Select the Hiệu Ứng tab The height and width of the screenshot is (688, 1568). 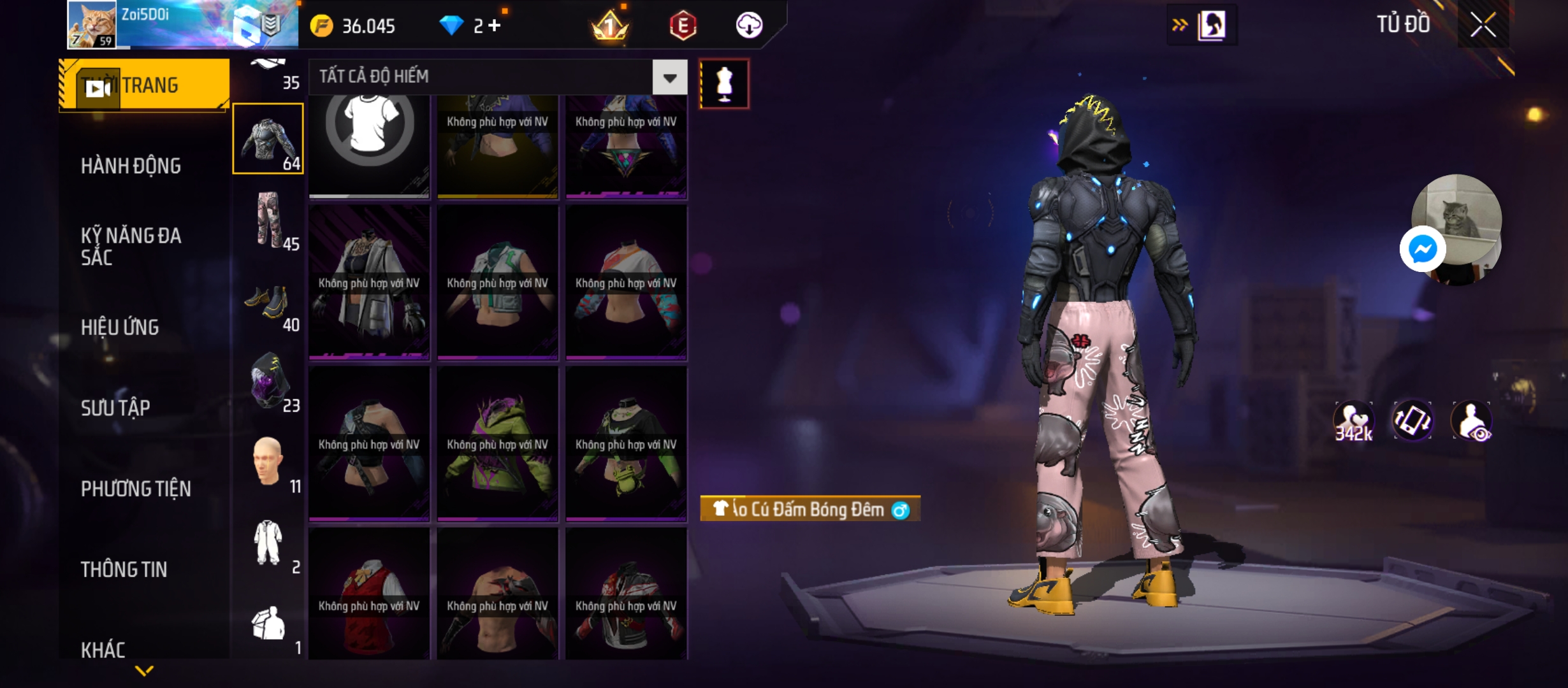(x=120, y=327)
